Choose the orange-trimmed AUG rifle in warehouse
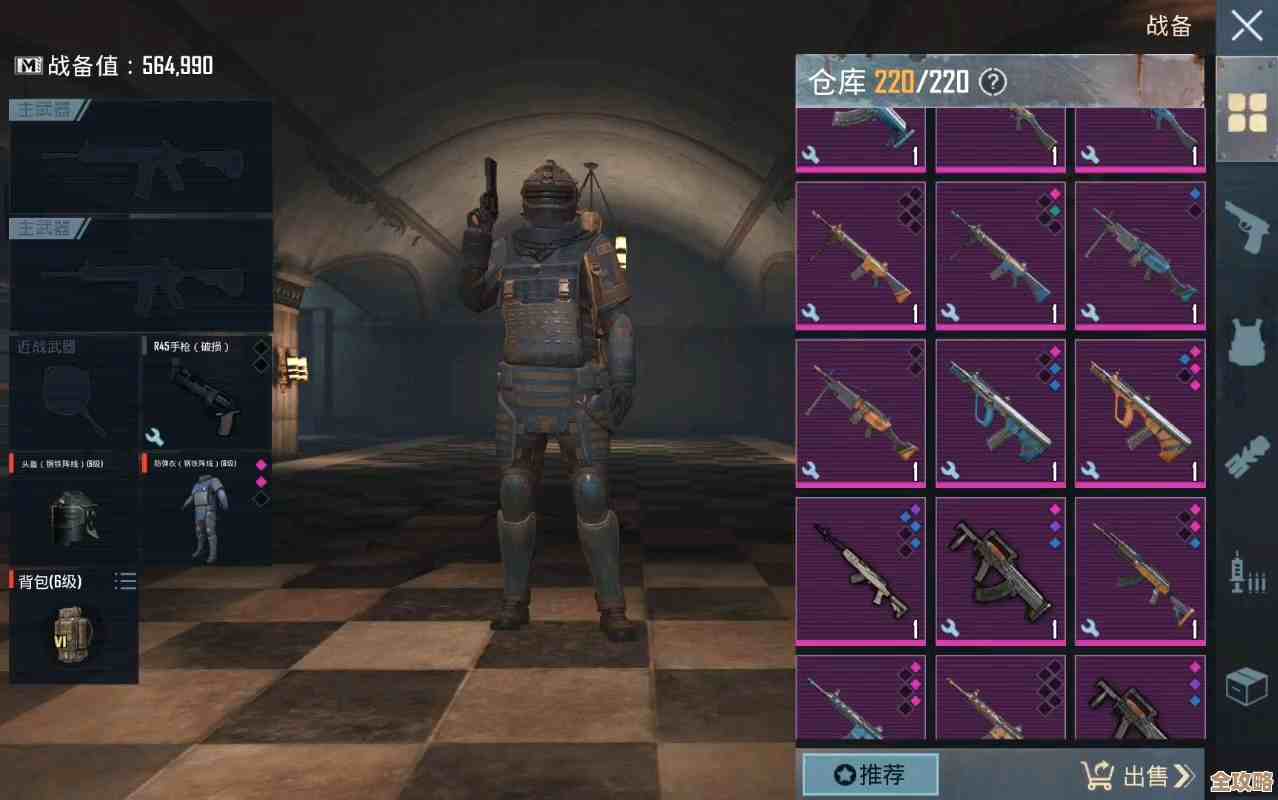 [x=1140, y=412]
